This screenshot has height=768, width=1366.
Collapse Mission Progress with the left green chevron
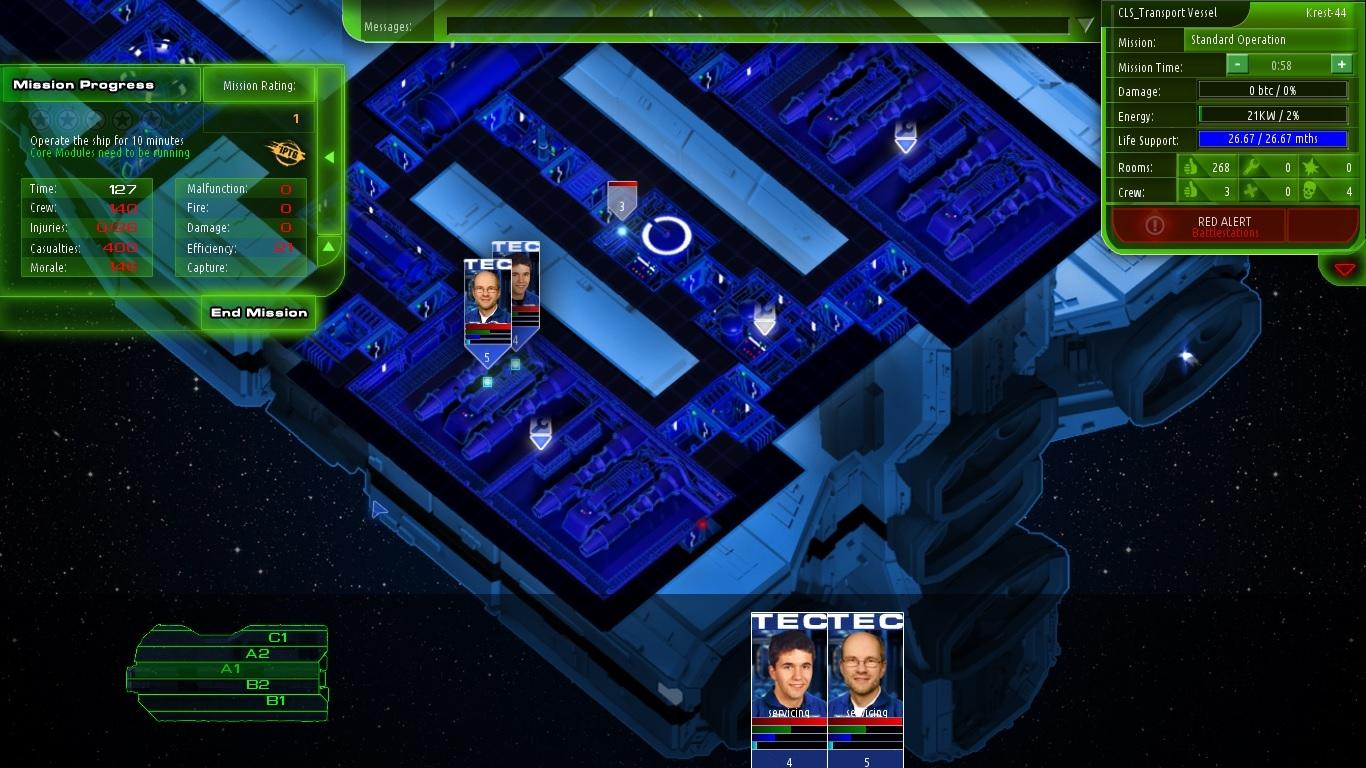(x=329, y=156)
